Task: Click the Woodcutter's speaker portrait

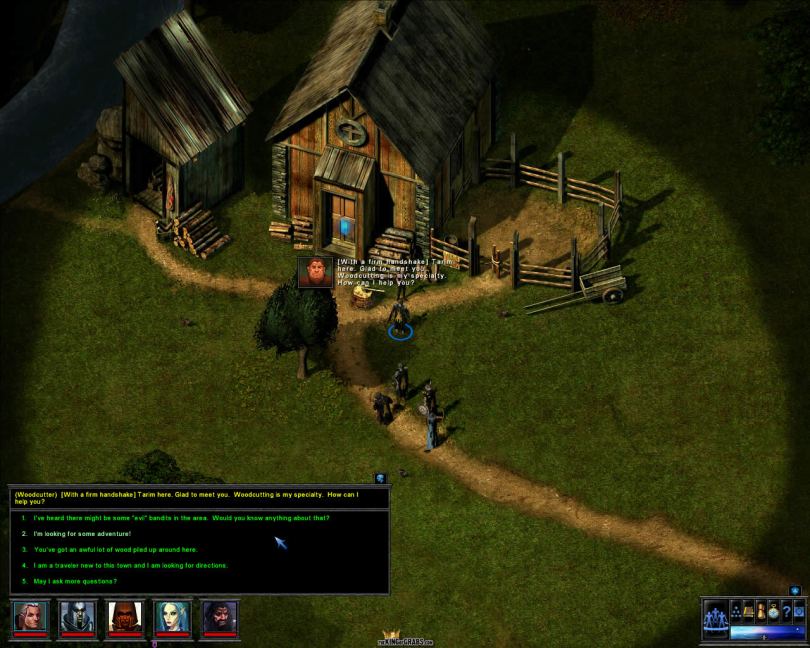Action: (315, 272)
